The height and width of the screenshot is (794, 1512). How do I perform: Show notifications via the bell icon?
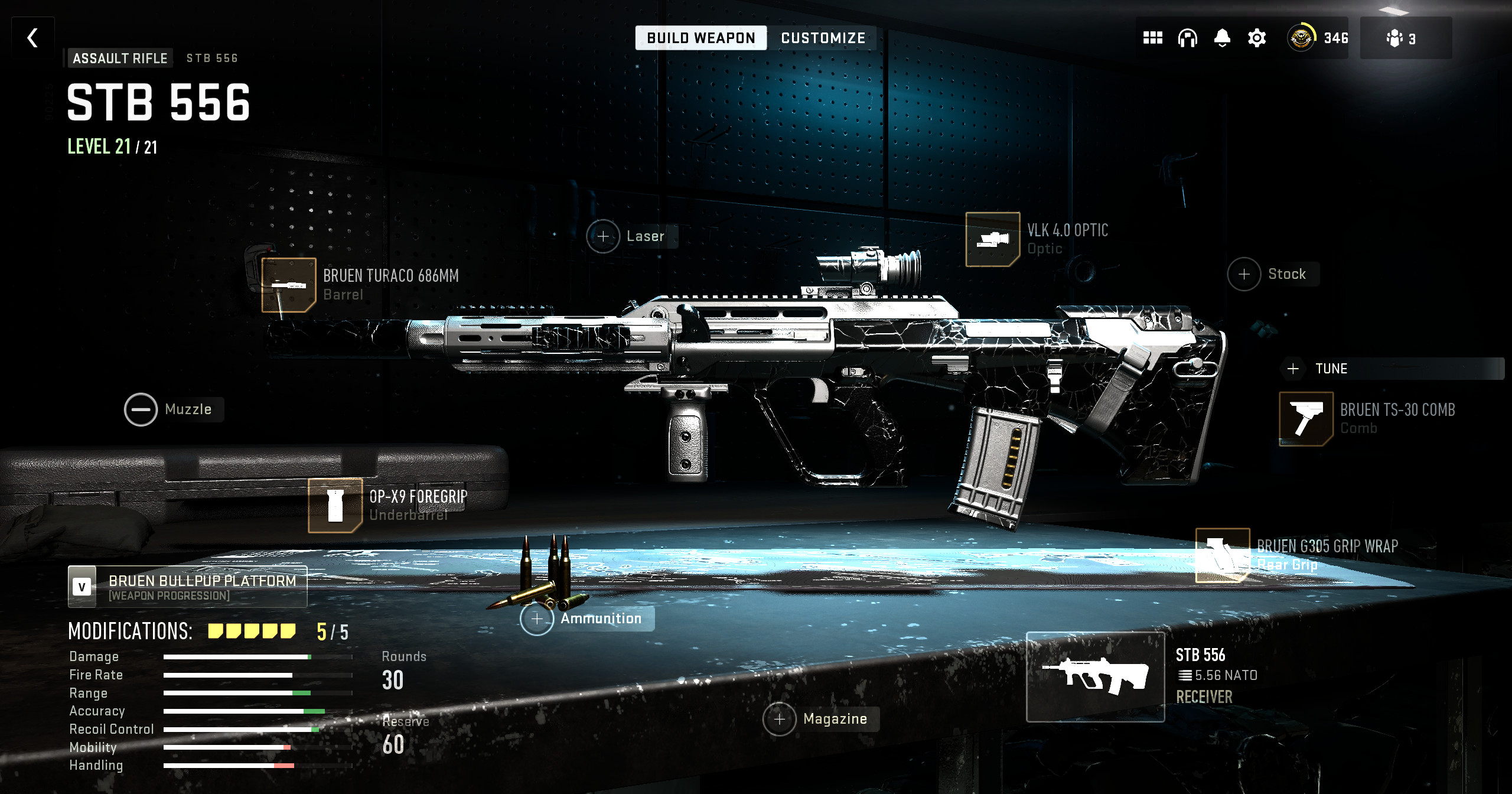[x=1222, y=38]
